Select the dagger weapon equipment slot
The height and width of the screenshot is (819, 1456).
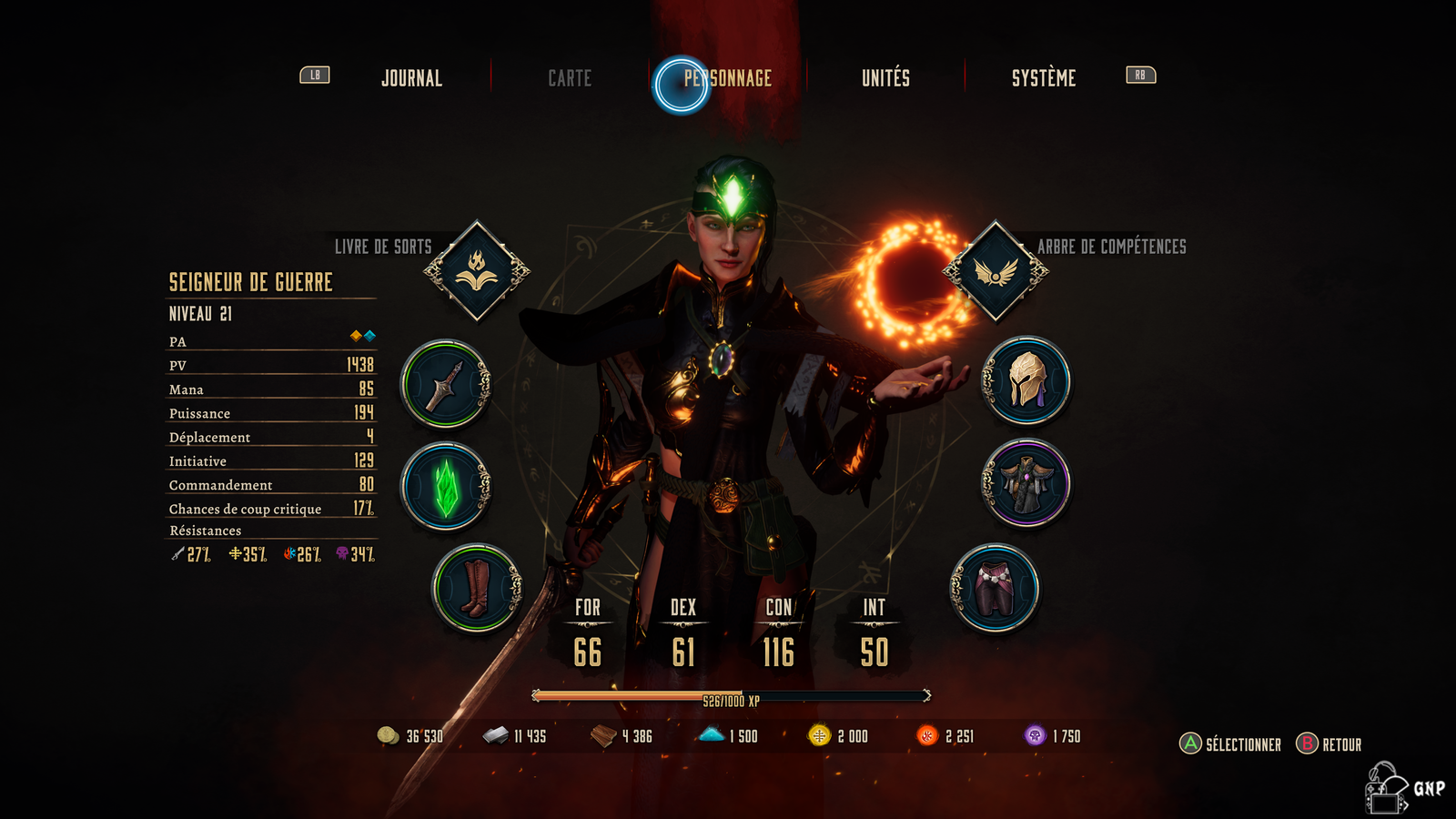click(x=446, y=384)
